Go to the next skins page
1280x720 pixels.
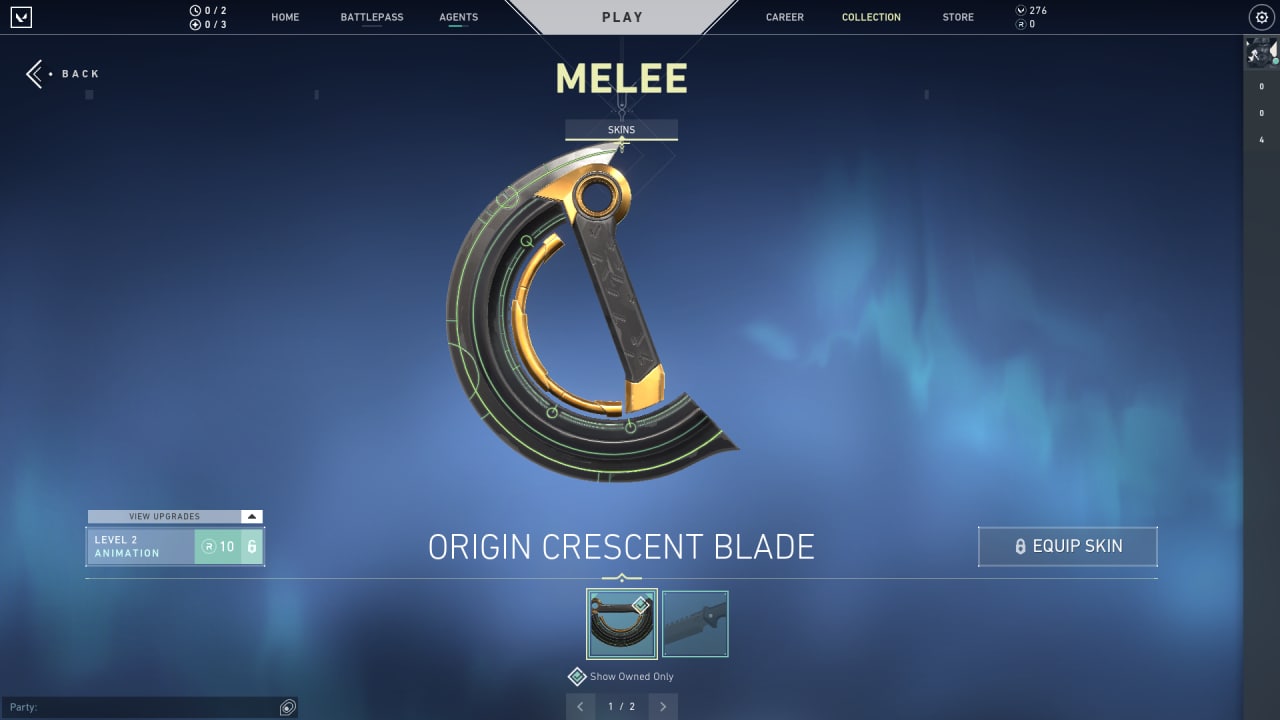(662, 707)
